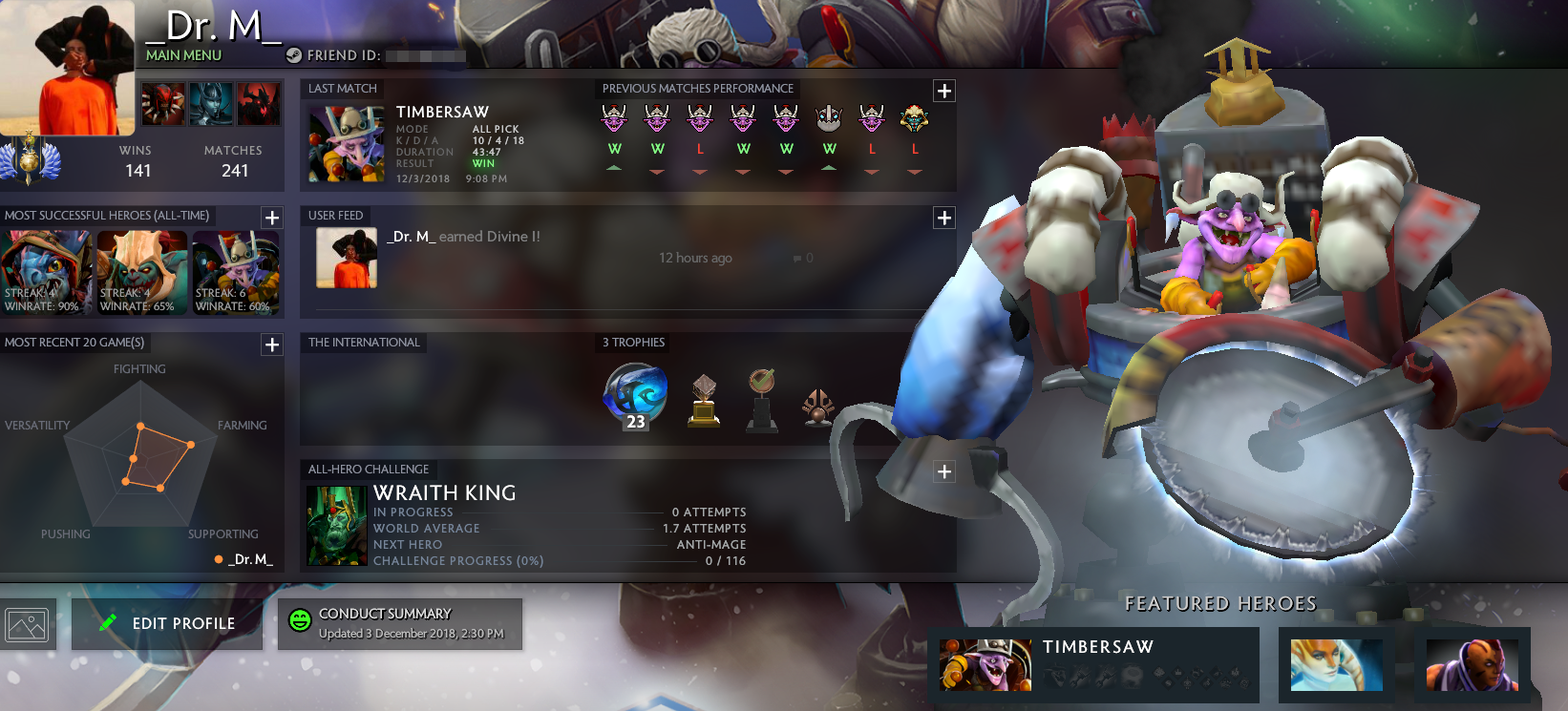Image resolution: width=1568 pixels, height=711 pixels.
Task: Open the Main Menu
Action: [x=182, y=55]
